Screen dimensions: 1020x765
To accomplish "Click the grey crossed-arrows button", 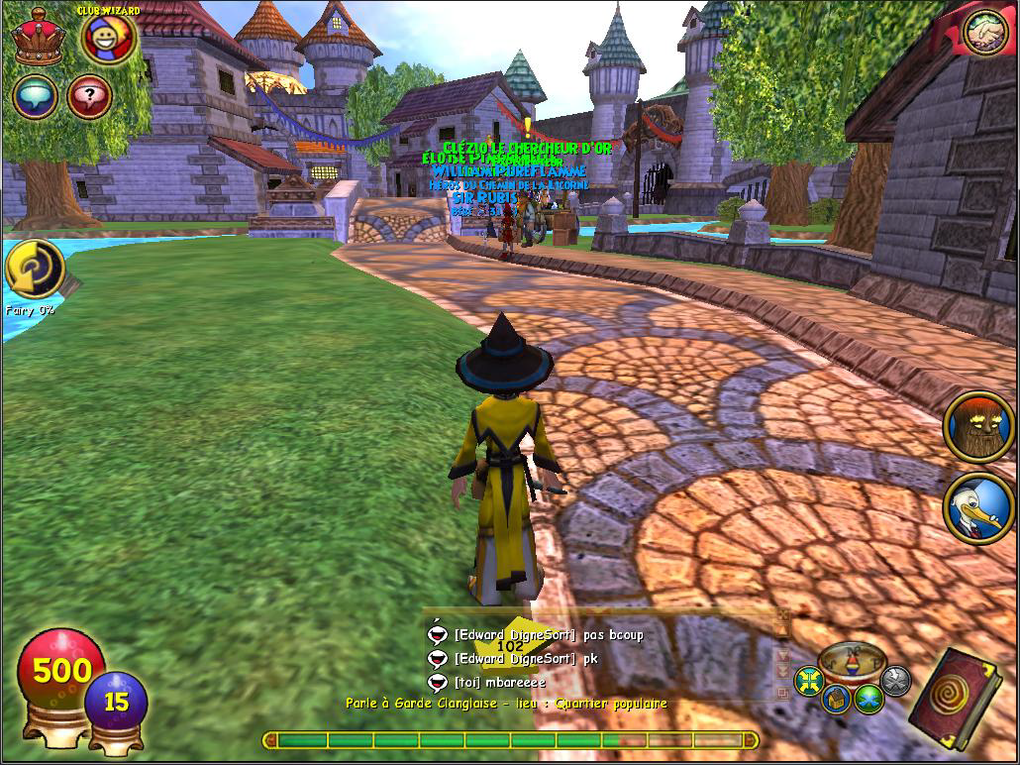I will point(896,681).
